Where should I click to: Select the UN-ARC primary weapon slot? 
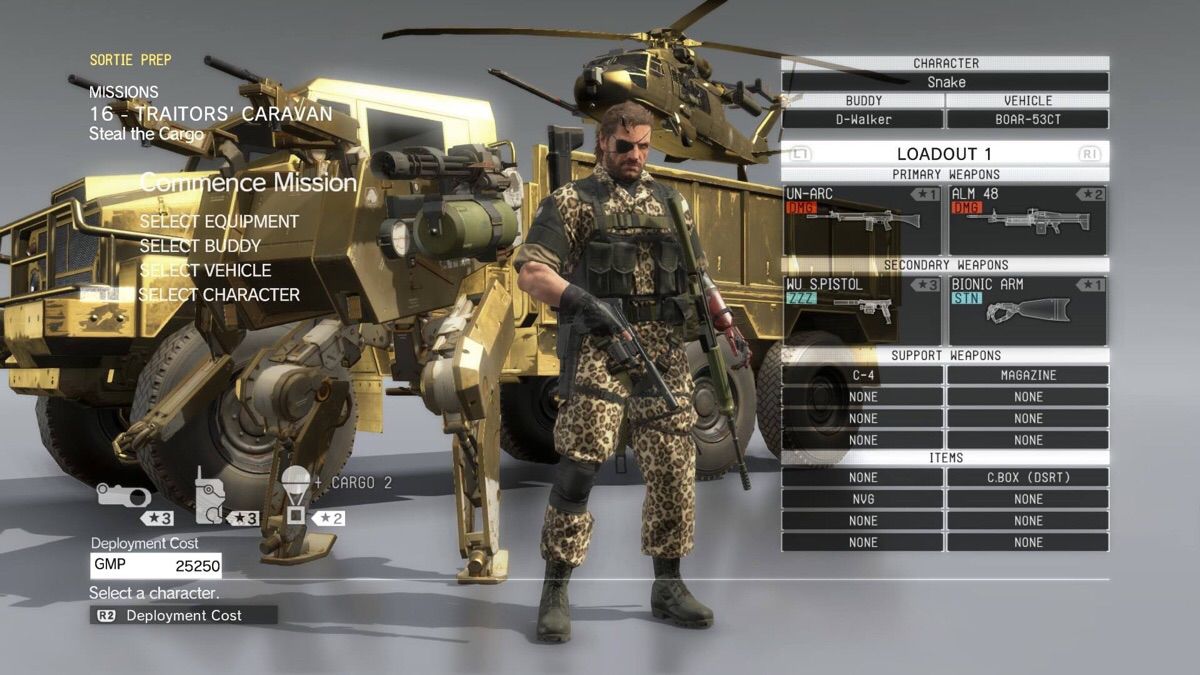862,219
